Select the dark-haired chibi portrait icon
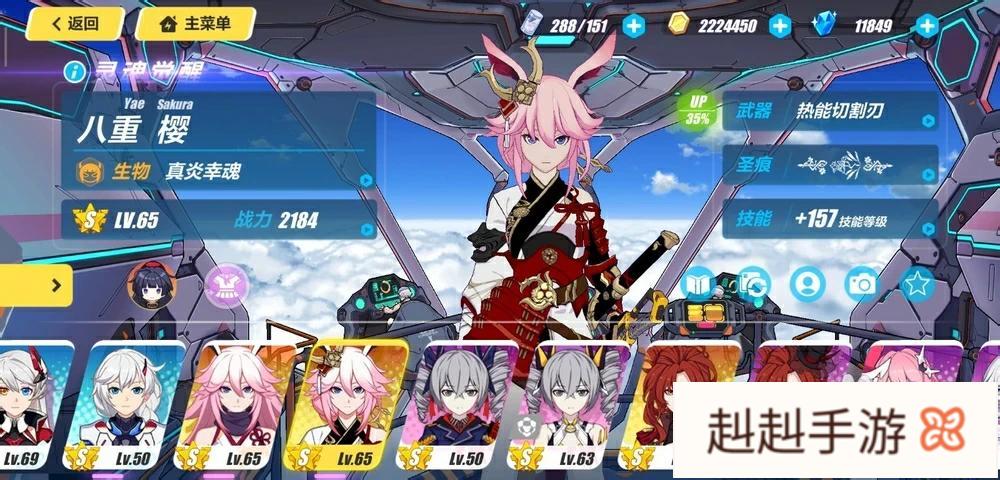This screenshot has height=480, width=1000. [x=152, y=286]
